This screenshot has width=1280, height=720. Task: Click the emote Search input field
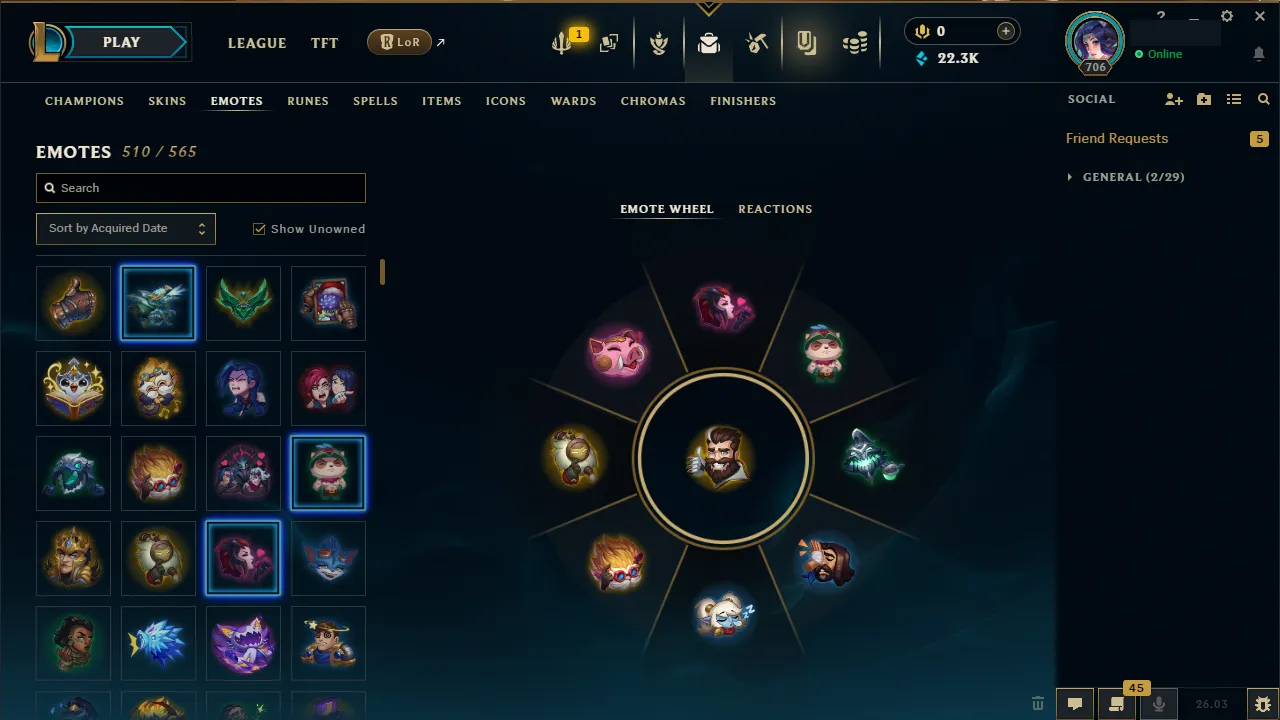pyautogui.click(x=200, y=188)
